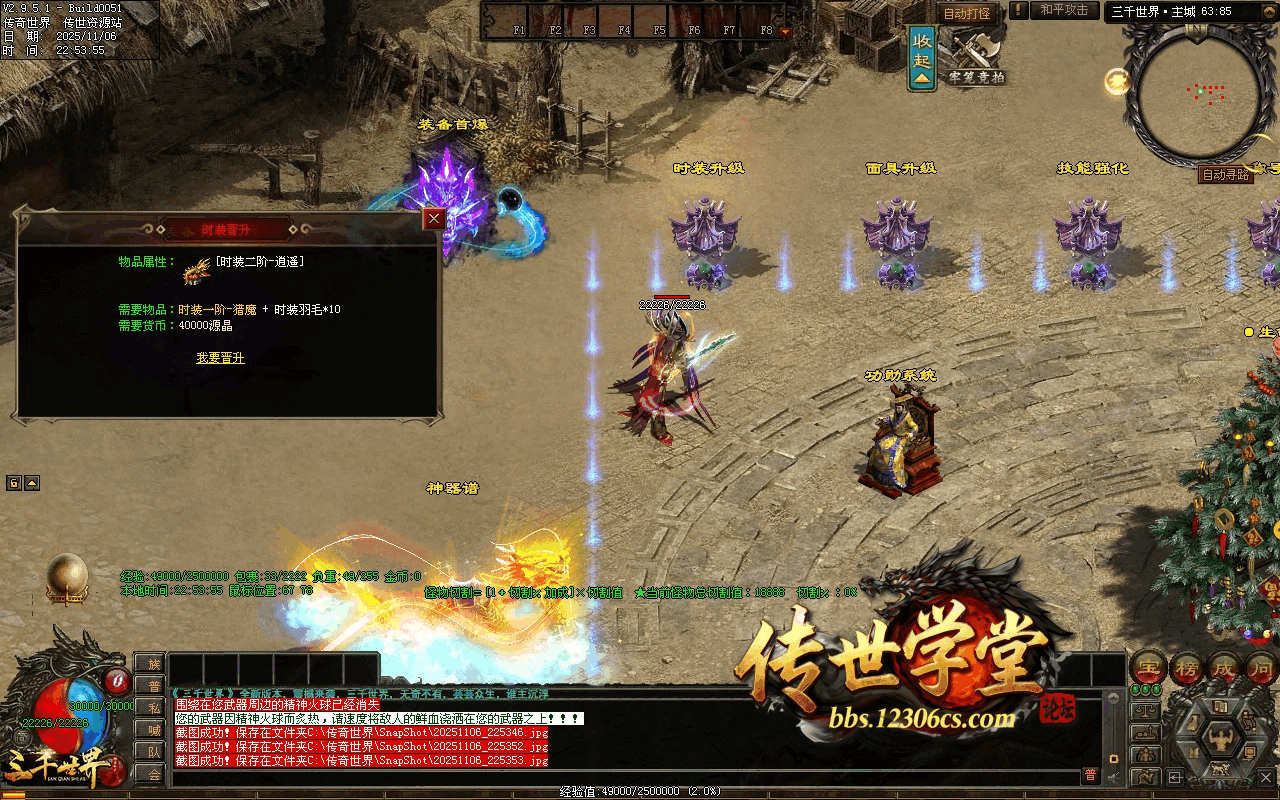
Task: Open the 成 achievements round button
Action: [x=1226, y=668]
